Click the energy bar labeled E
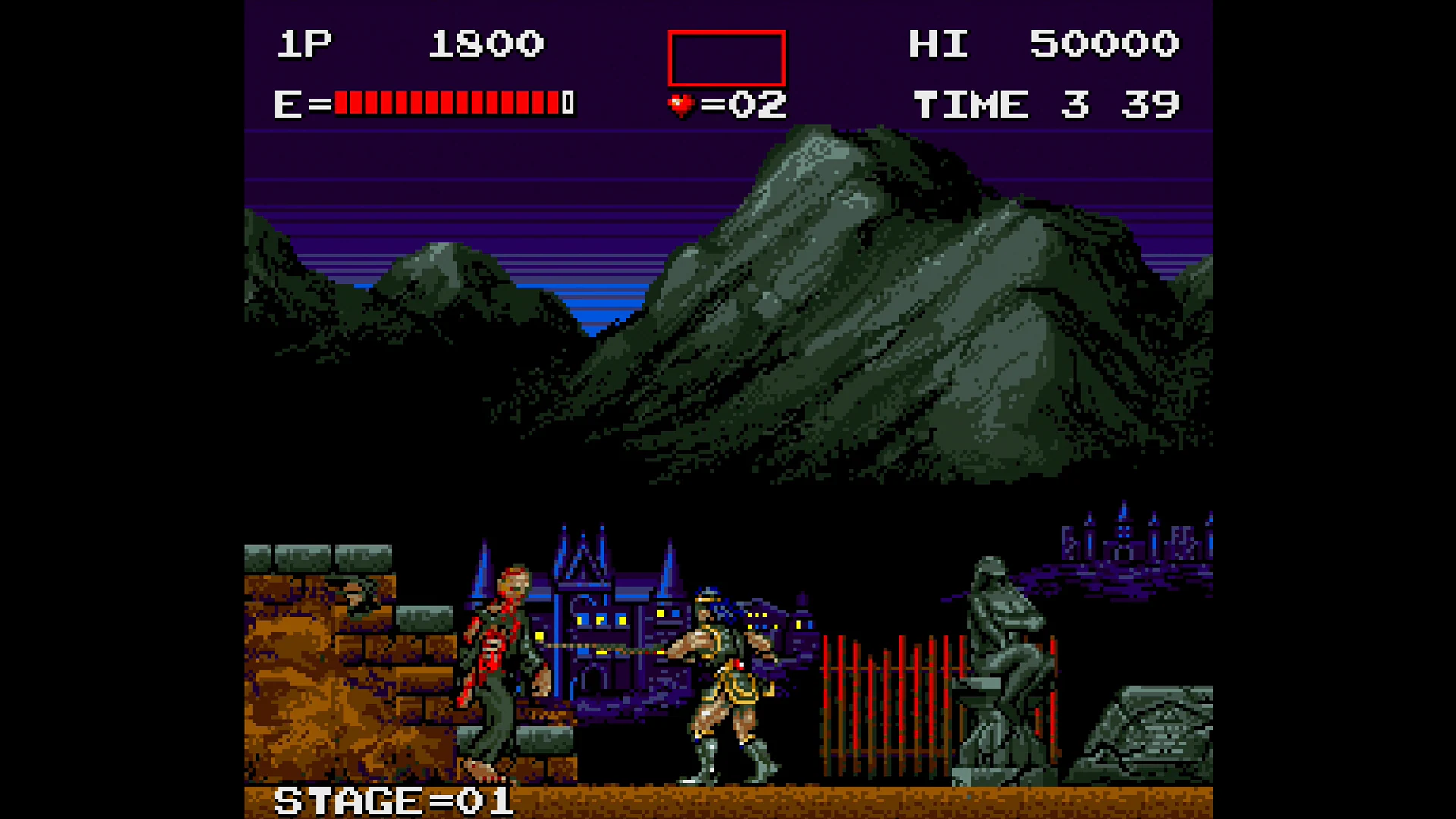The width and height of the screenshot is (1456, 819). (x=425, y=103)
